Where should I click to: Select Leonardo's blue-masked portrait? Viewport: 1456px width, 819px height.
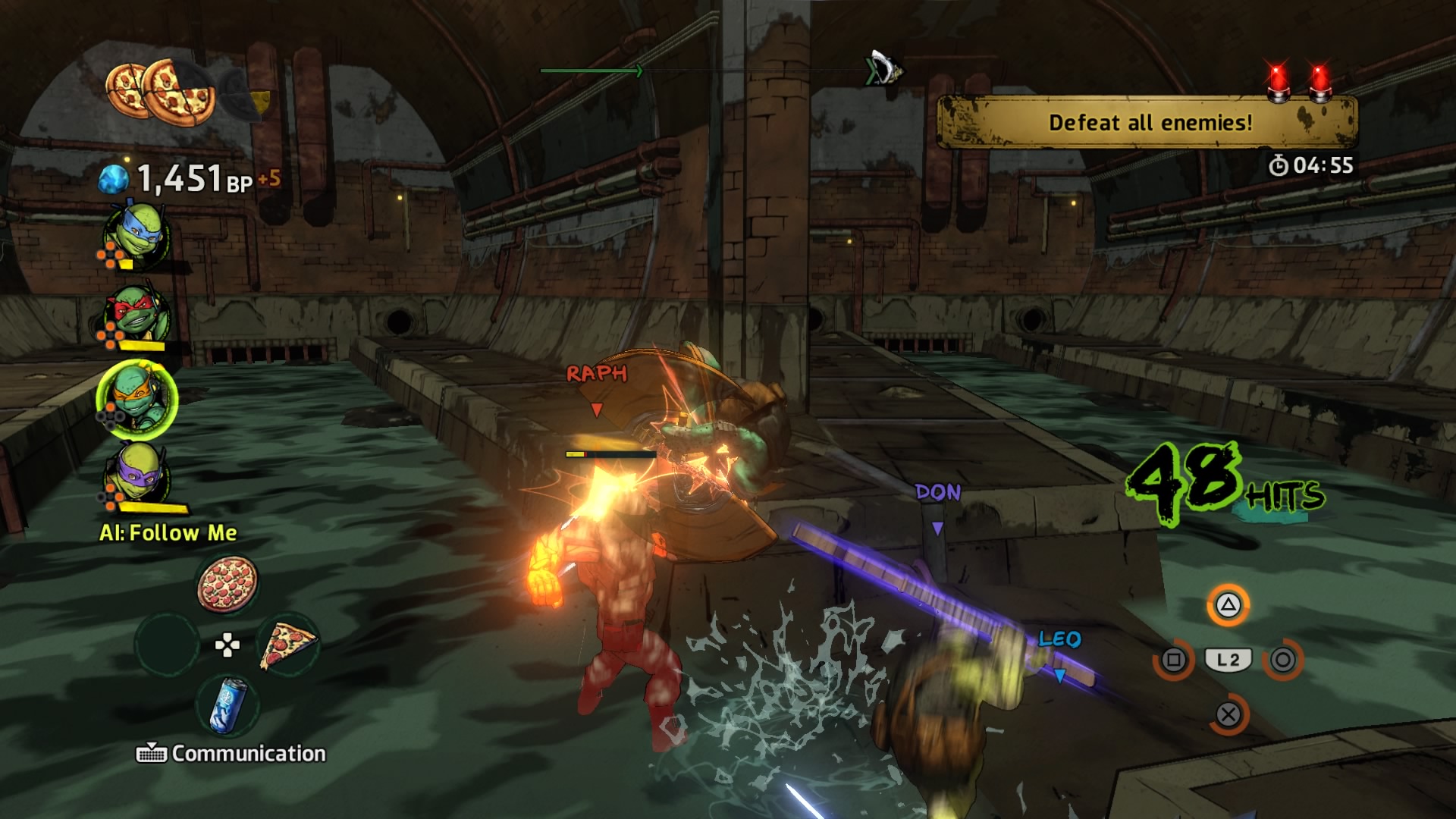click(136, 235)
